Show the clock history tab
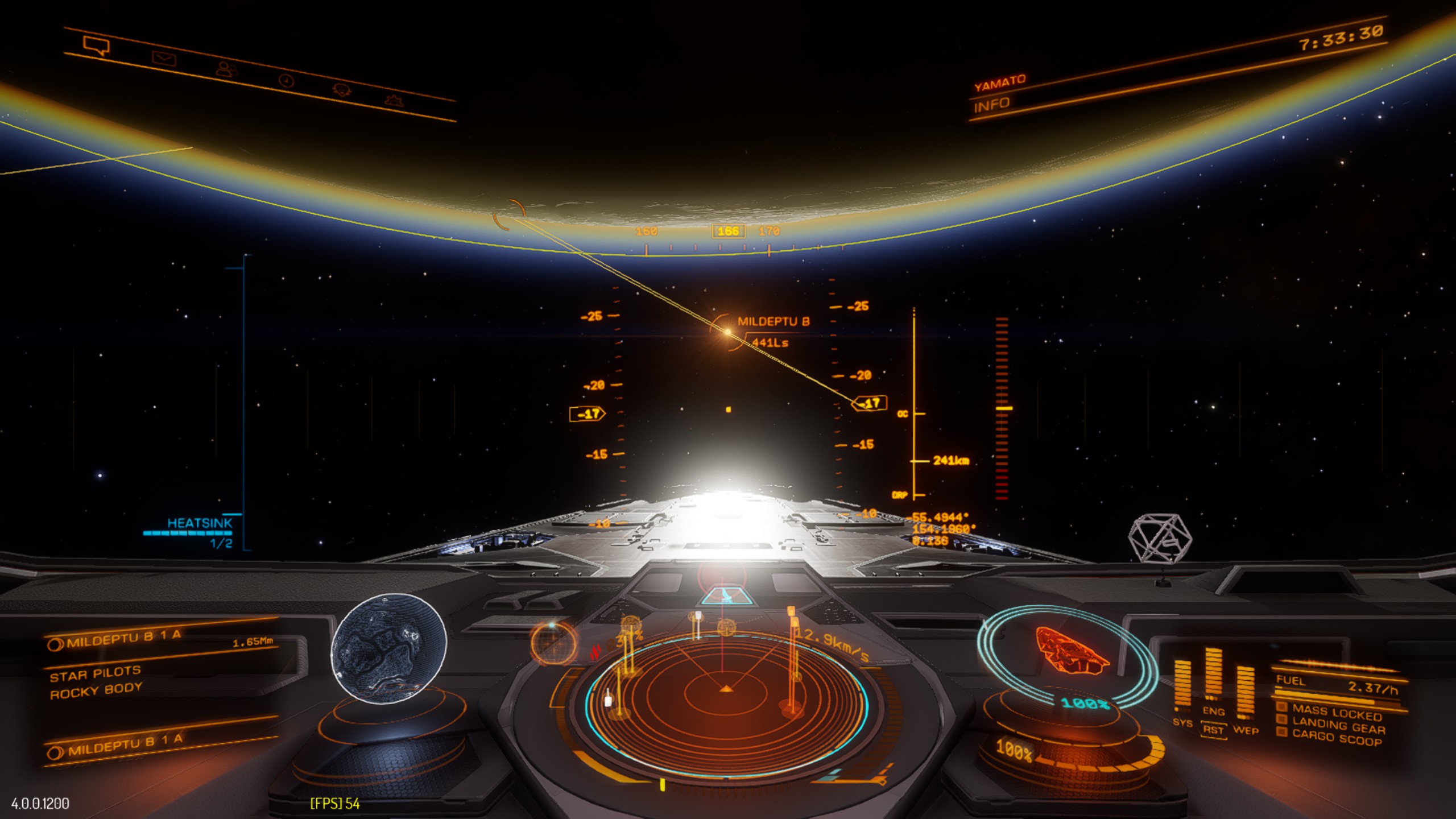The height and width of the screenshot is (819, 1456). pos(287,80)
